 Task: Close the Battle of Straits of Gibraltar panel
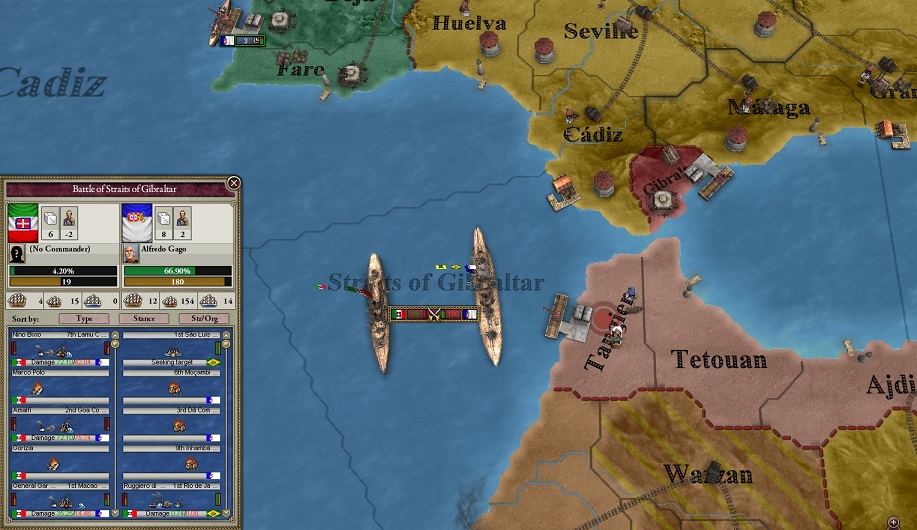pyautogui.click(x=233, y=184)
